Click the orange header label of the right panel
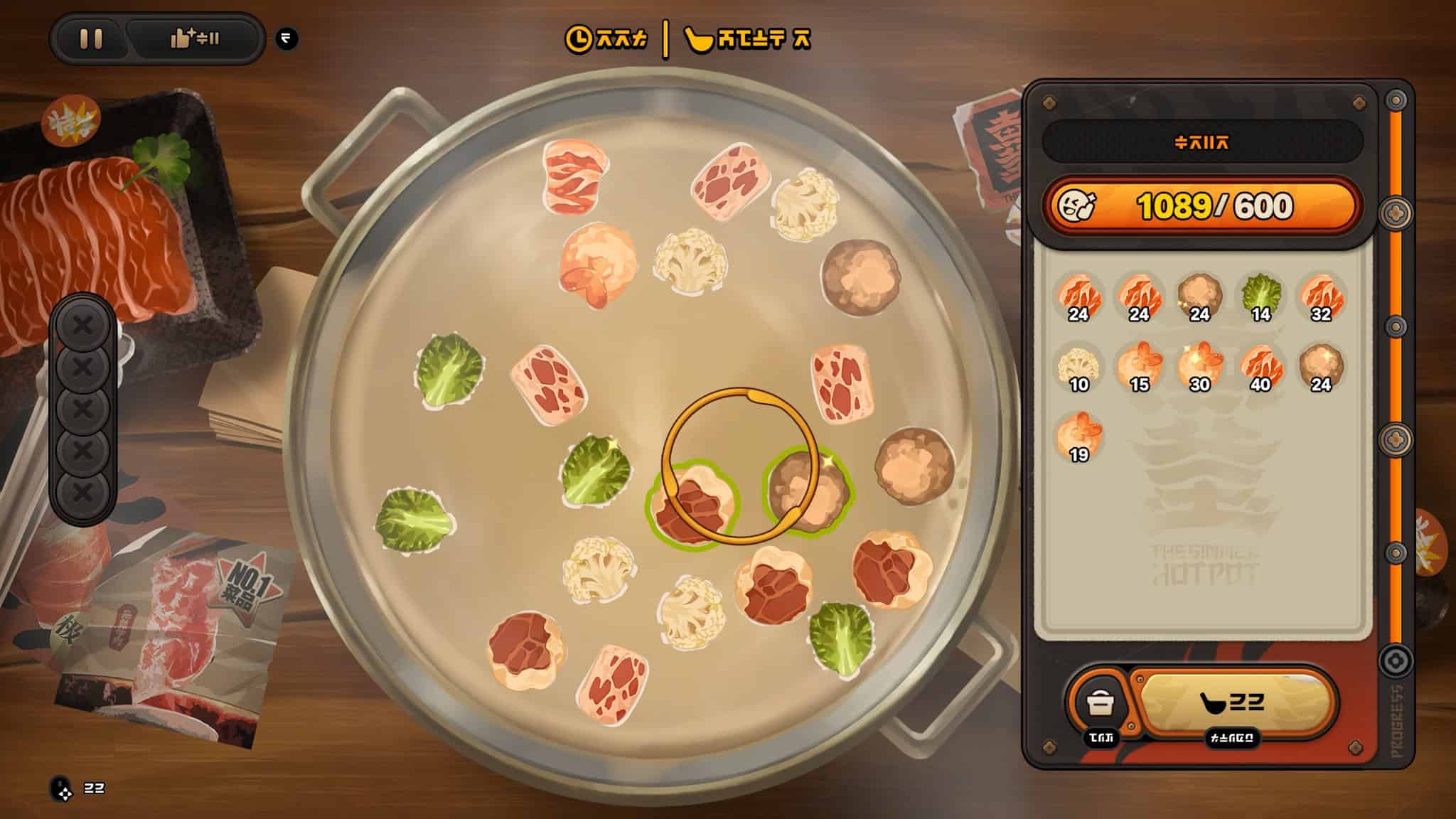 pyautogui.click(x=1201, y=142)
